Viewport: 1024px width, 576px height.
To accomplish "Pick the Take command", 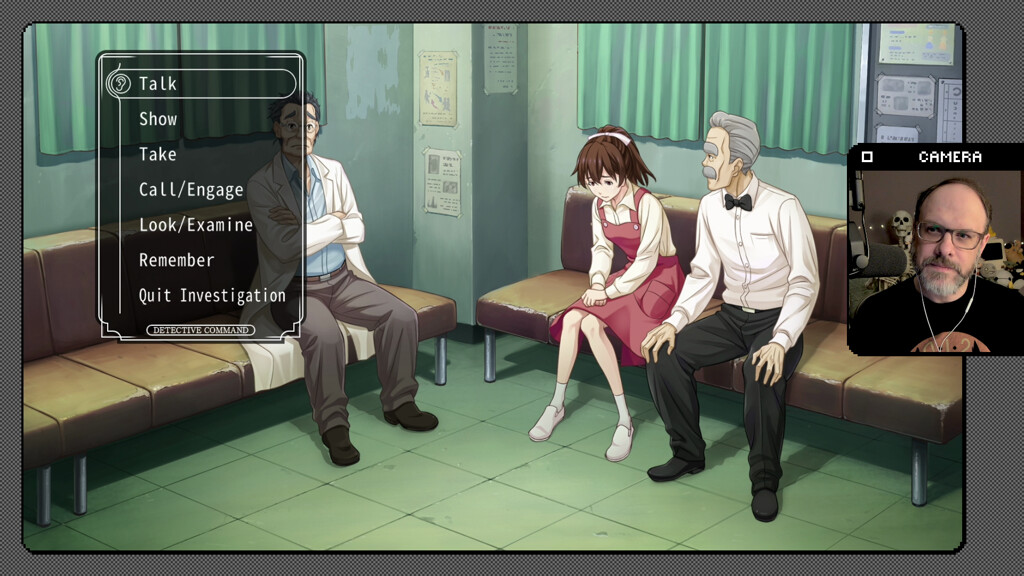I will coord(157,154).
